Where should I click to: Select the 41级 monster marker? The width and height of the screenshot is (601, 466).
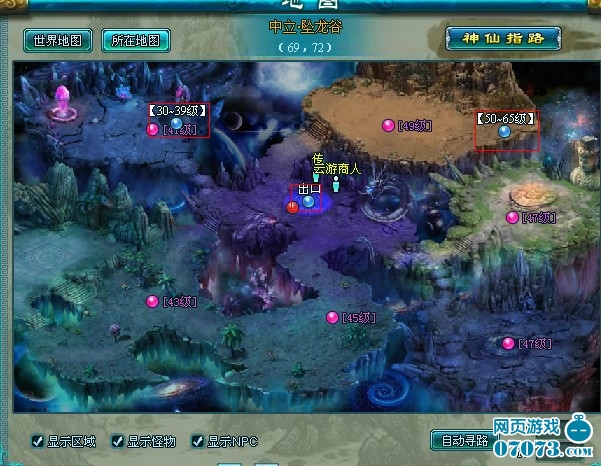(153, 129)
